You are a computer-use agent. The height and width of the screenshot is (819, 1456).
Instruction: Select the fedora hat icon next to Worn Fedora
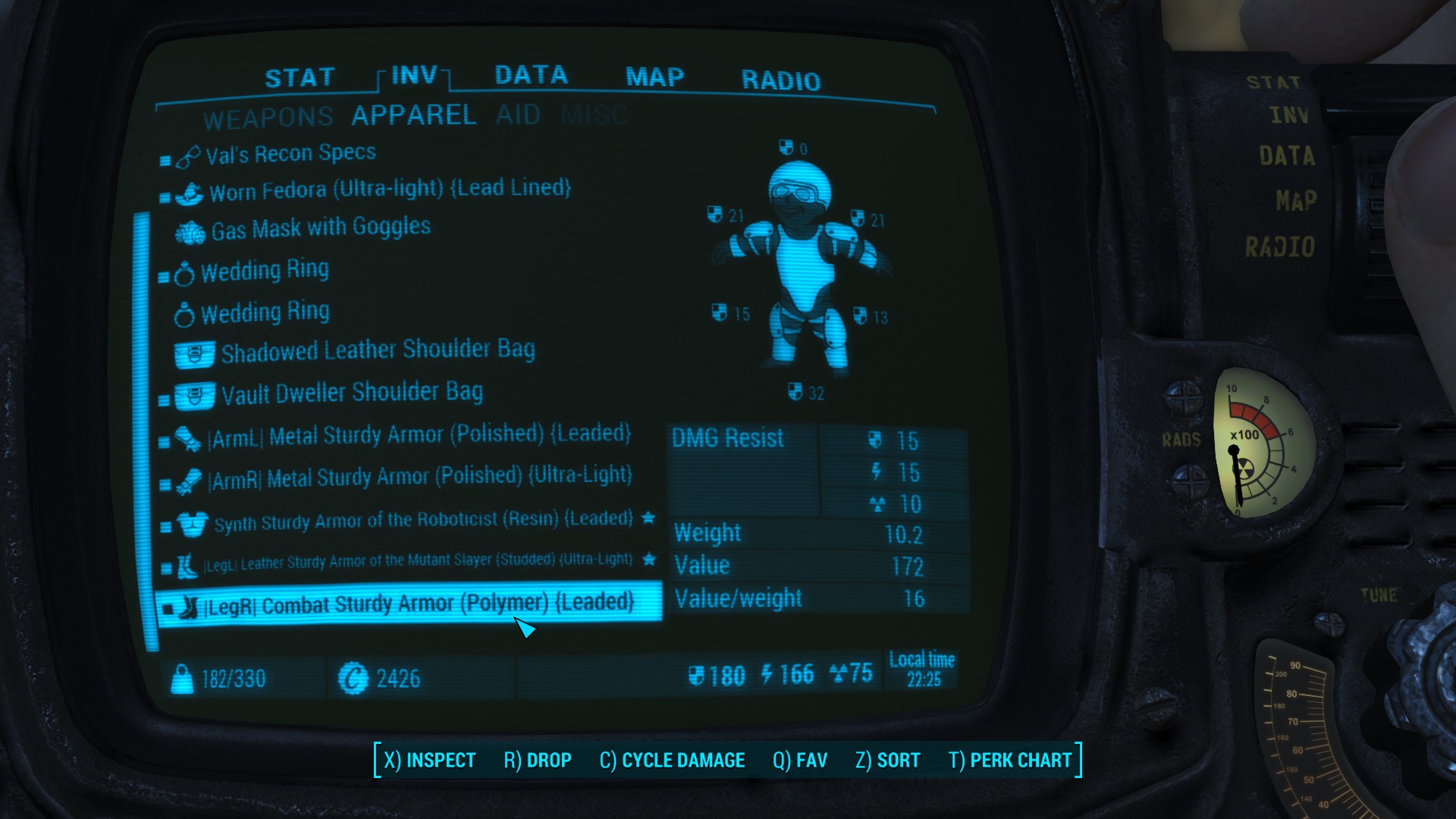(x=190, y=192)
